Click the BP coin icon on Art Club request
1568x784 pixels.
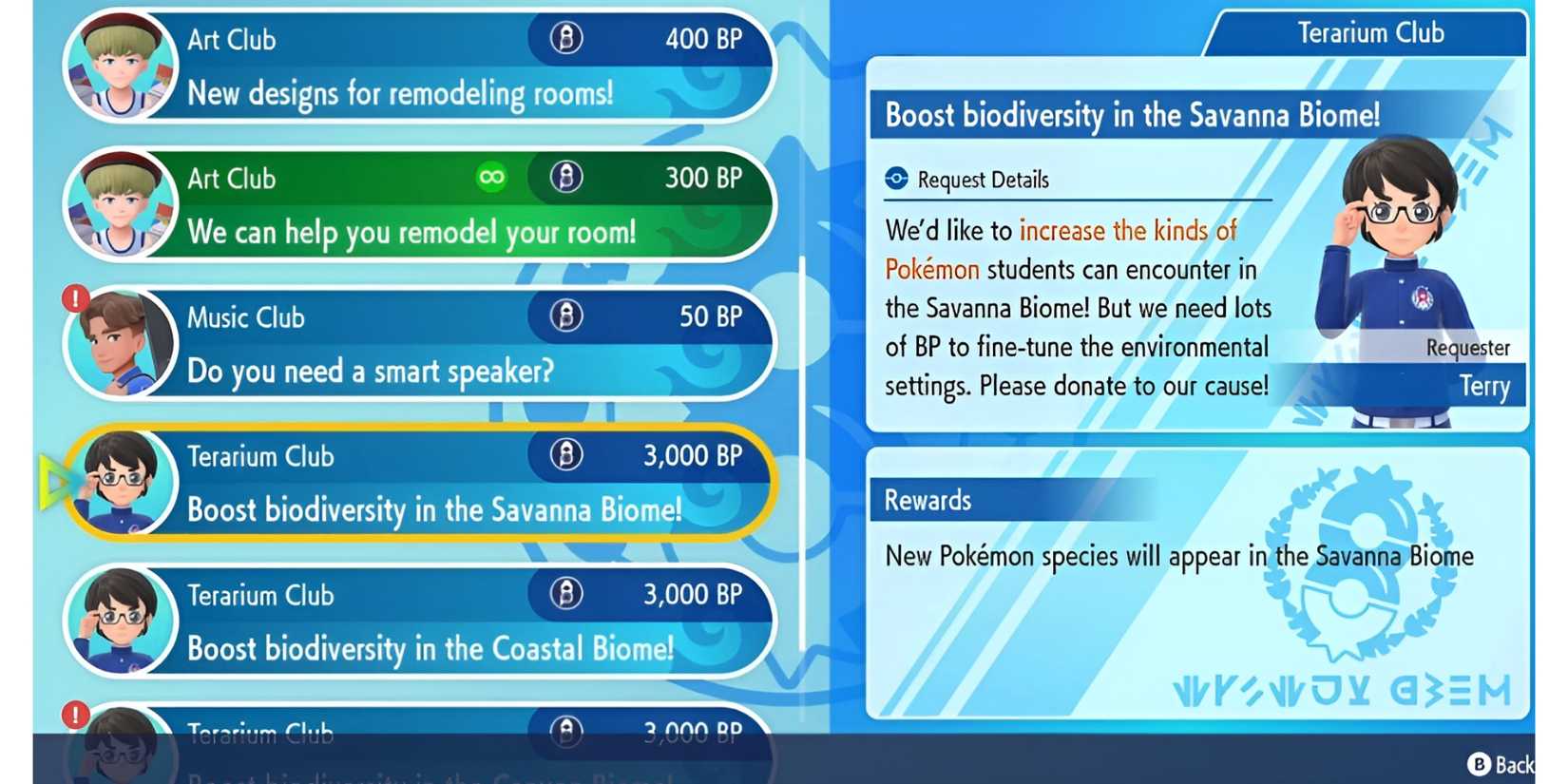565,39
